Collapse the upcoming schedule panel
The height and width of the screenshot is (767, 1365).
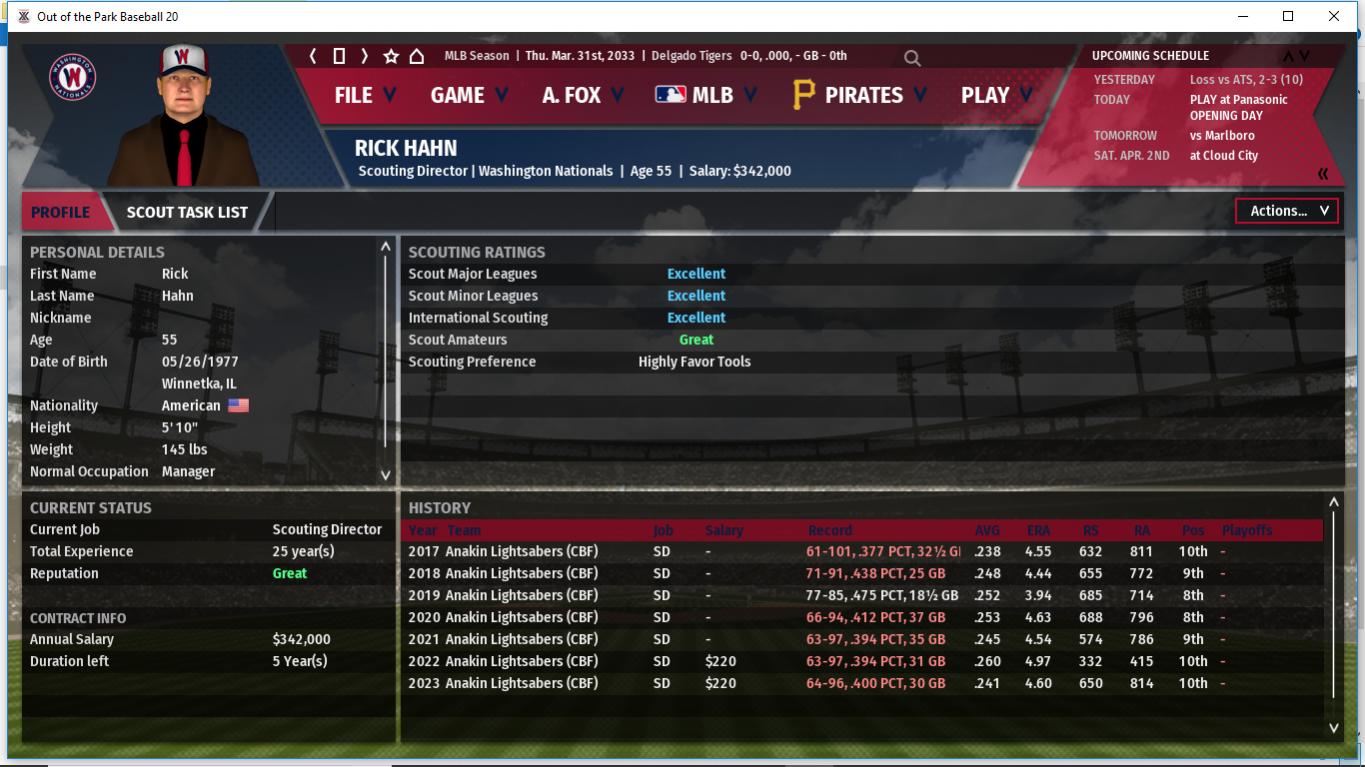pyautogui.click(x=1323, y=174)
